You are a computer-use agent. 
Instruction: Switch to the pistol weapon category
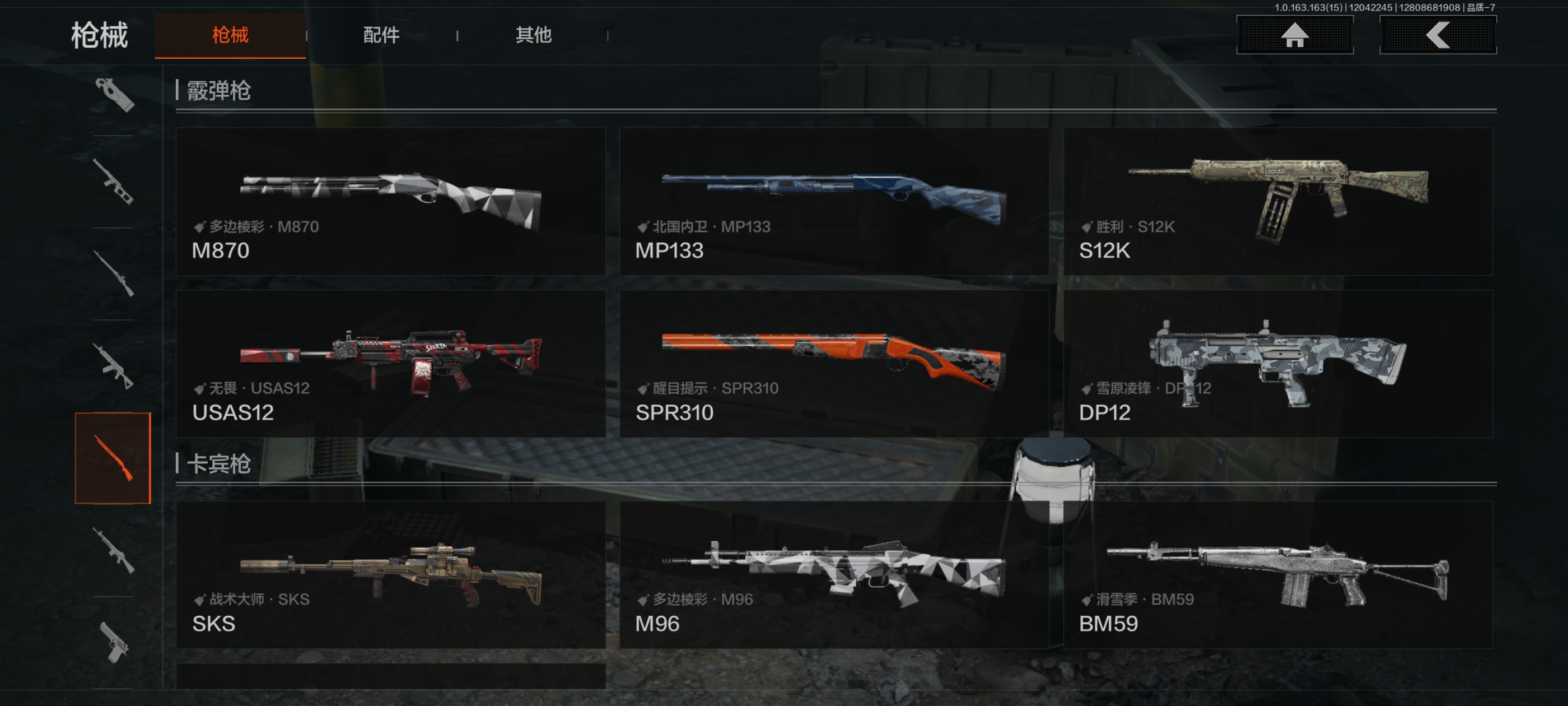(113, 642)
